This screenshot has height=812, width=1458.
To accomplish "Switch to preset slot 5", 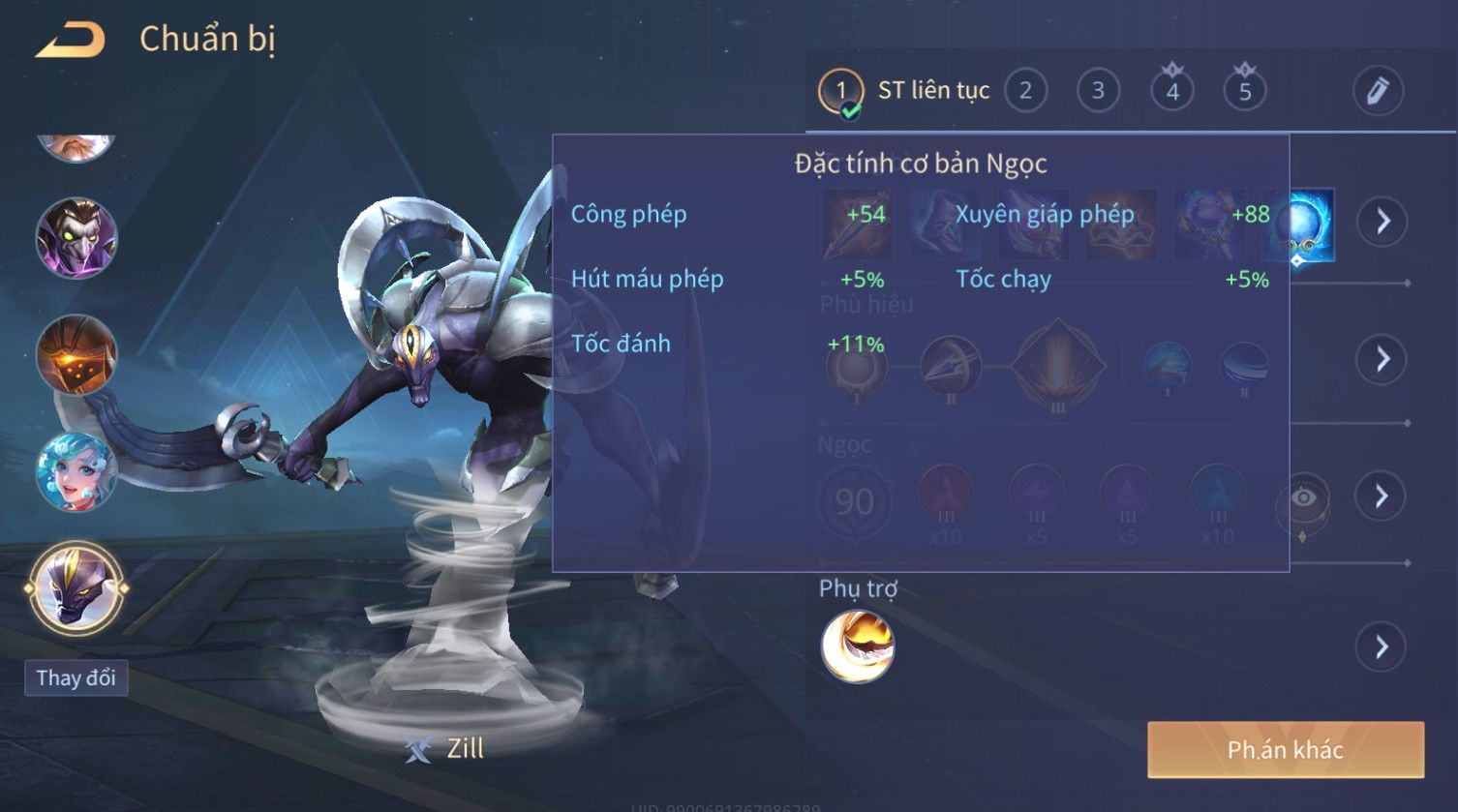I will (1245, 91).
